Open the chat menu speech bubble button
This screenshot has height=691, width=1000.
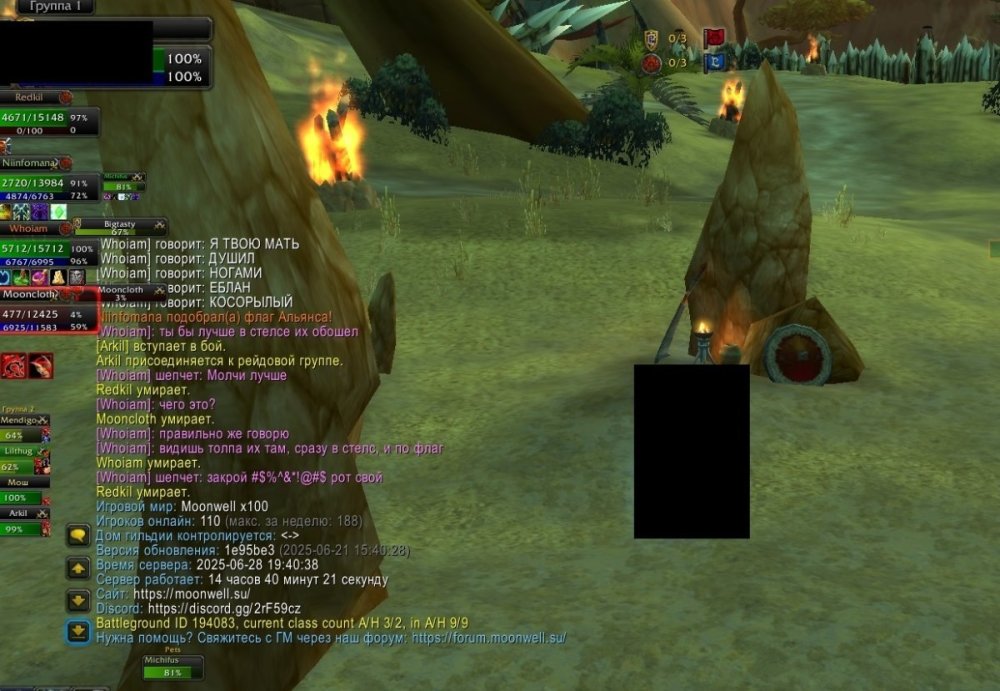point(78,535)
